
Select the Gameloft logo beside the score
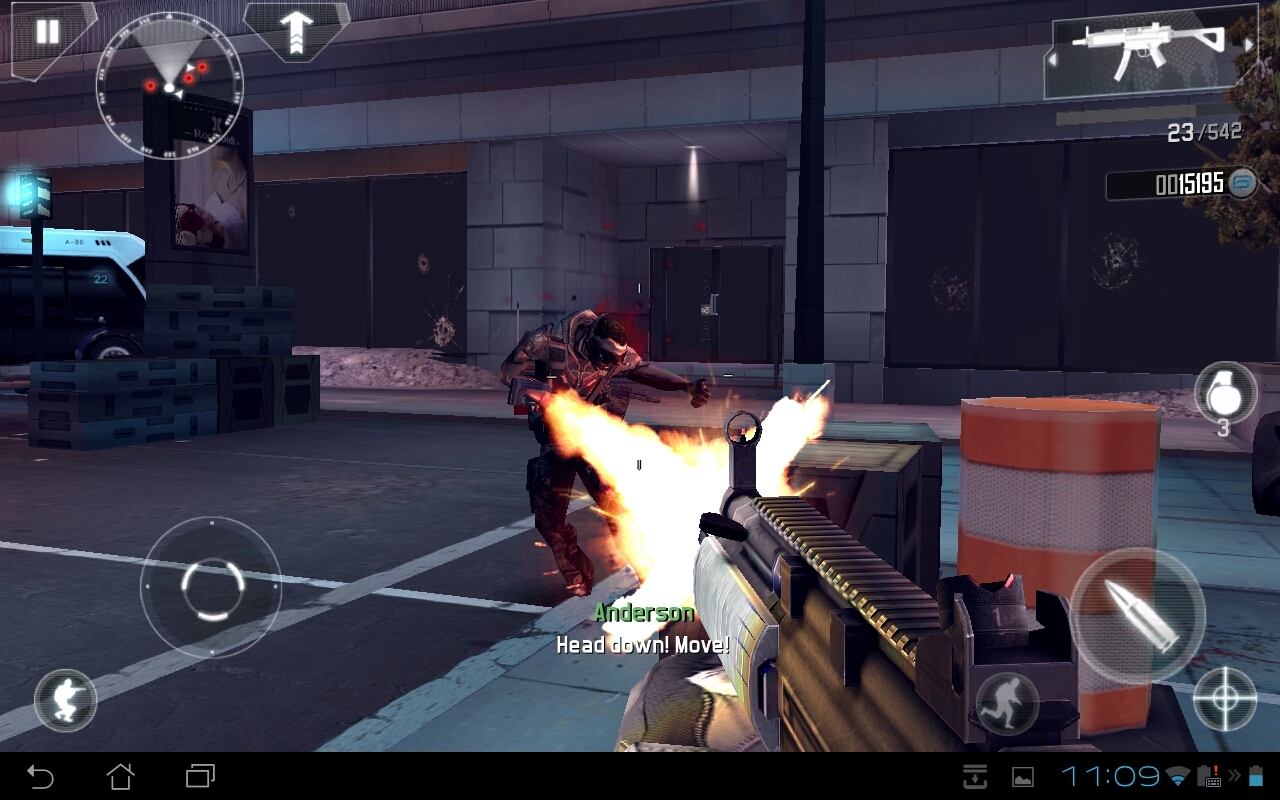(x=1243, y=183)
